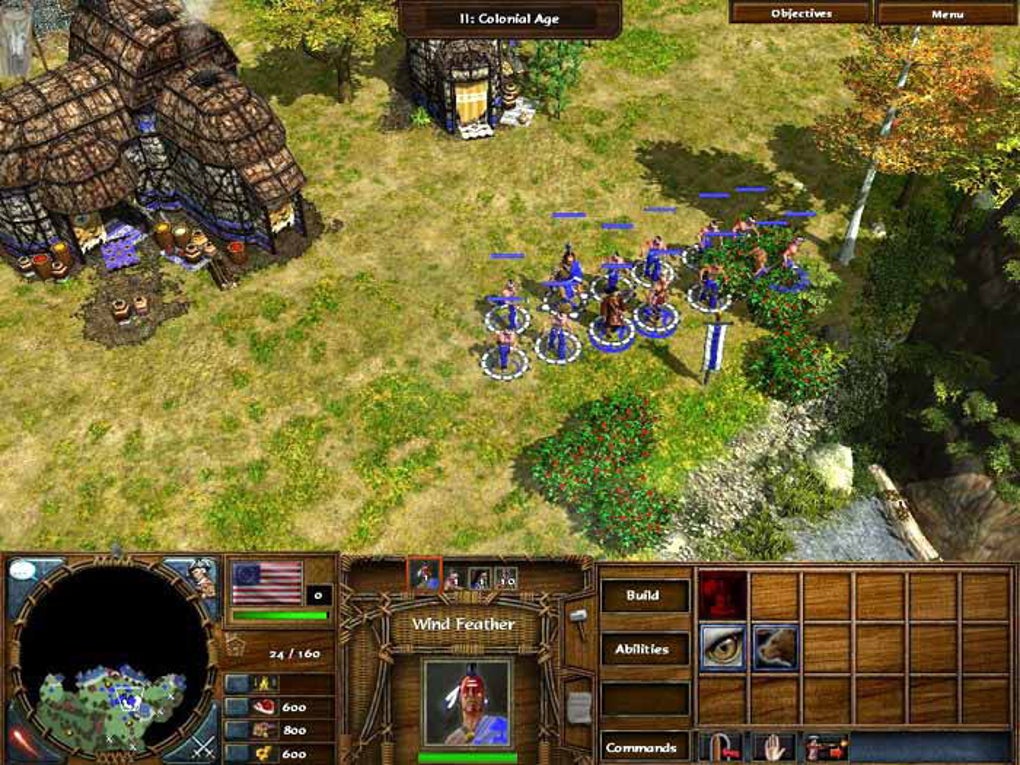The image size is (1020, 765).
Task: Open the Objectives panel
Action: [801, 13]
